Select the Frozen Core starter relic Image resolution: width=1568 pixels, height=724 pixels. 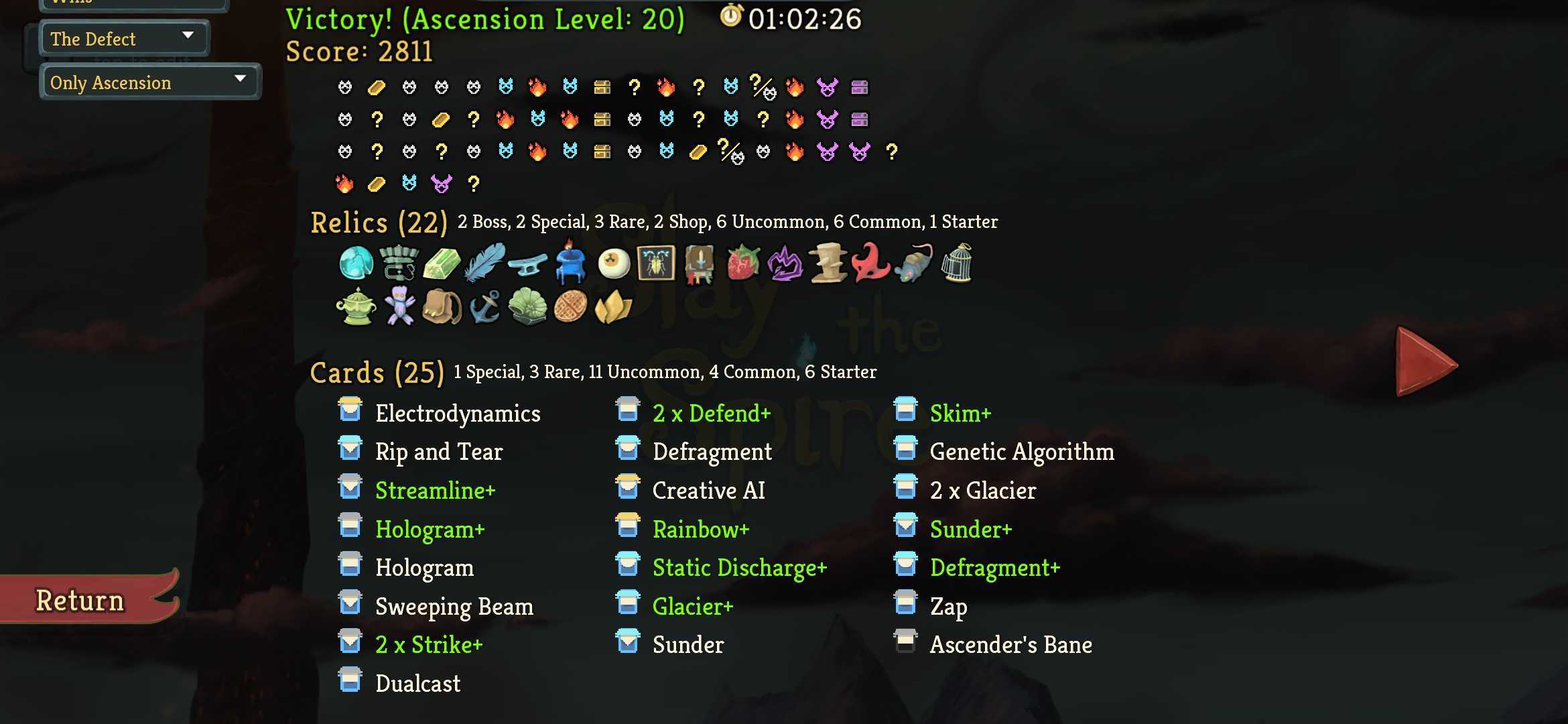coord(357,263)
